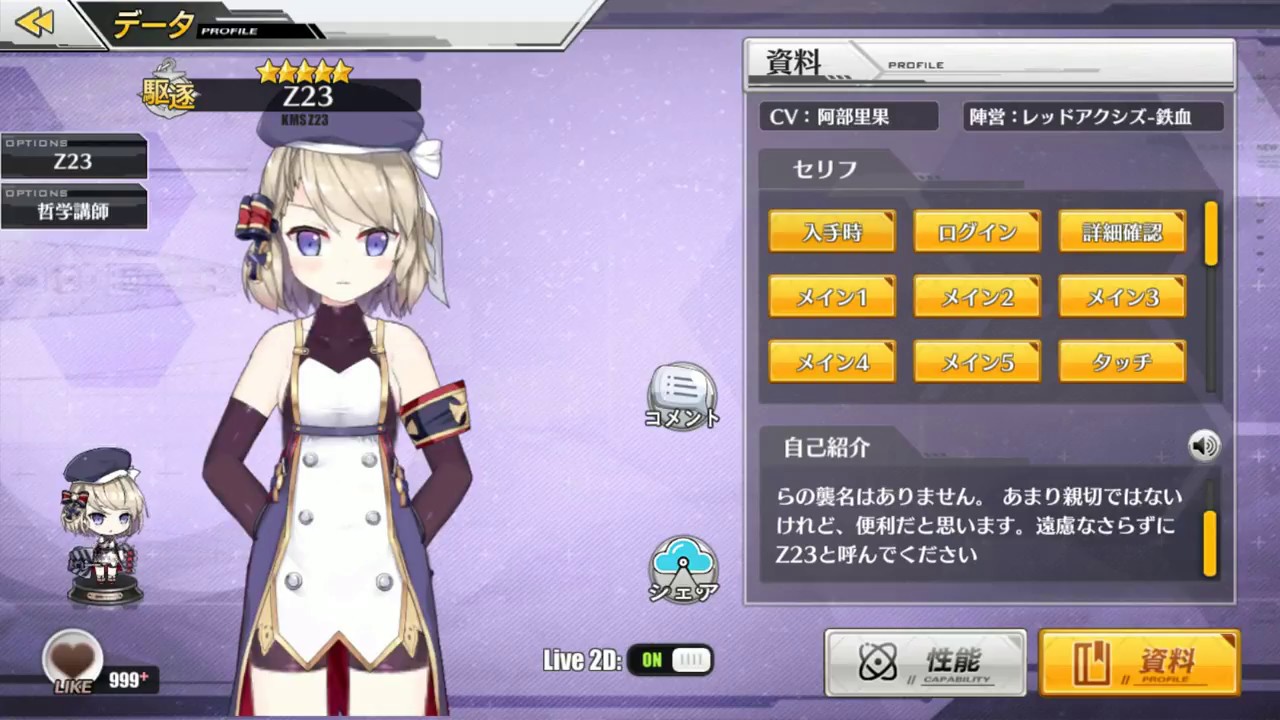This screenshot has width=1280, height=720.
Task: Tap the シェア share icon
Action: [x=683, y=570]
